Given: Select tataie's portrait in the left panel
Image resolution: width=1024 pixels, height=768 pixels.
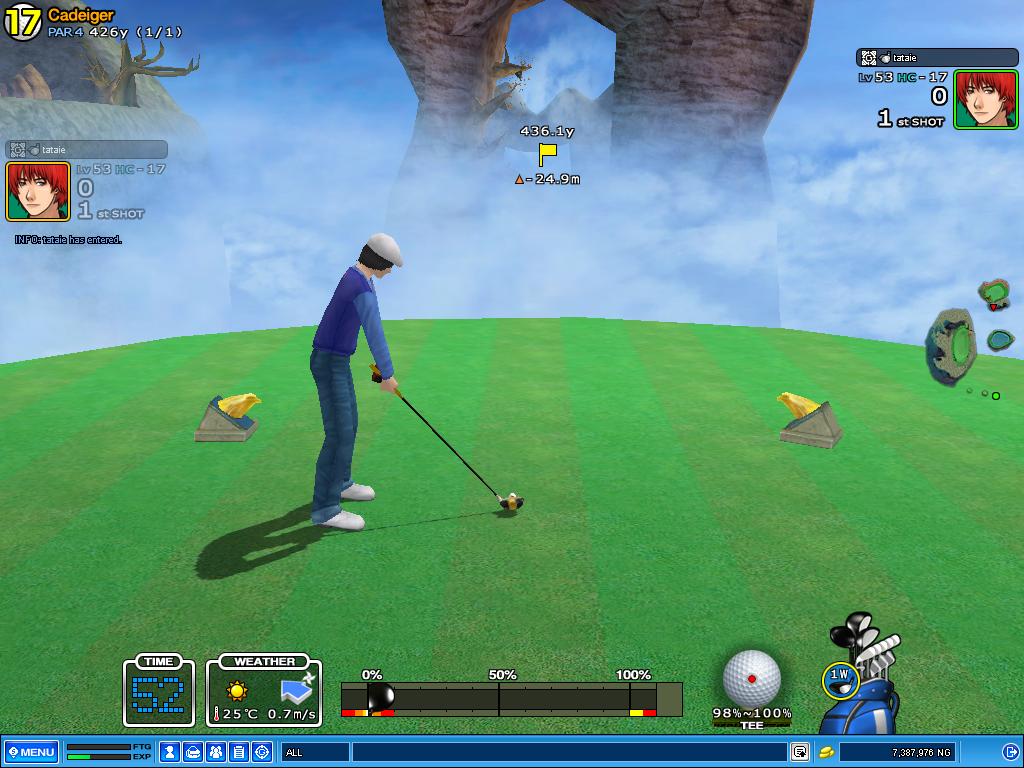Looking at the screenshot, I should click(38, 191).
